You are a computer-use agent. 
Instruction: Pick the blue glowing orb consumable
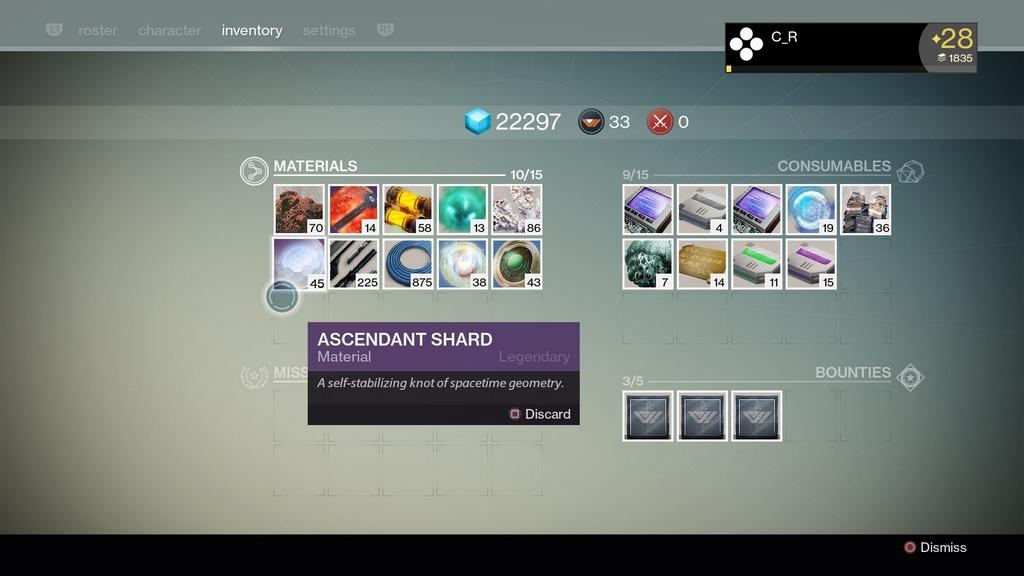click(x=811, y=209)
